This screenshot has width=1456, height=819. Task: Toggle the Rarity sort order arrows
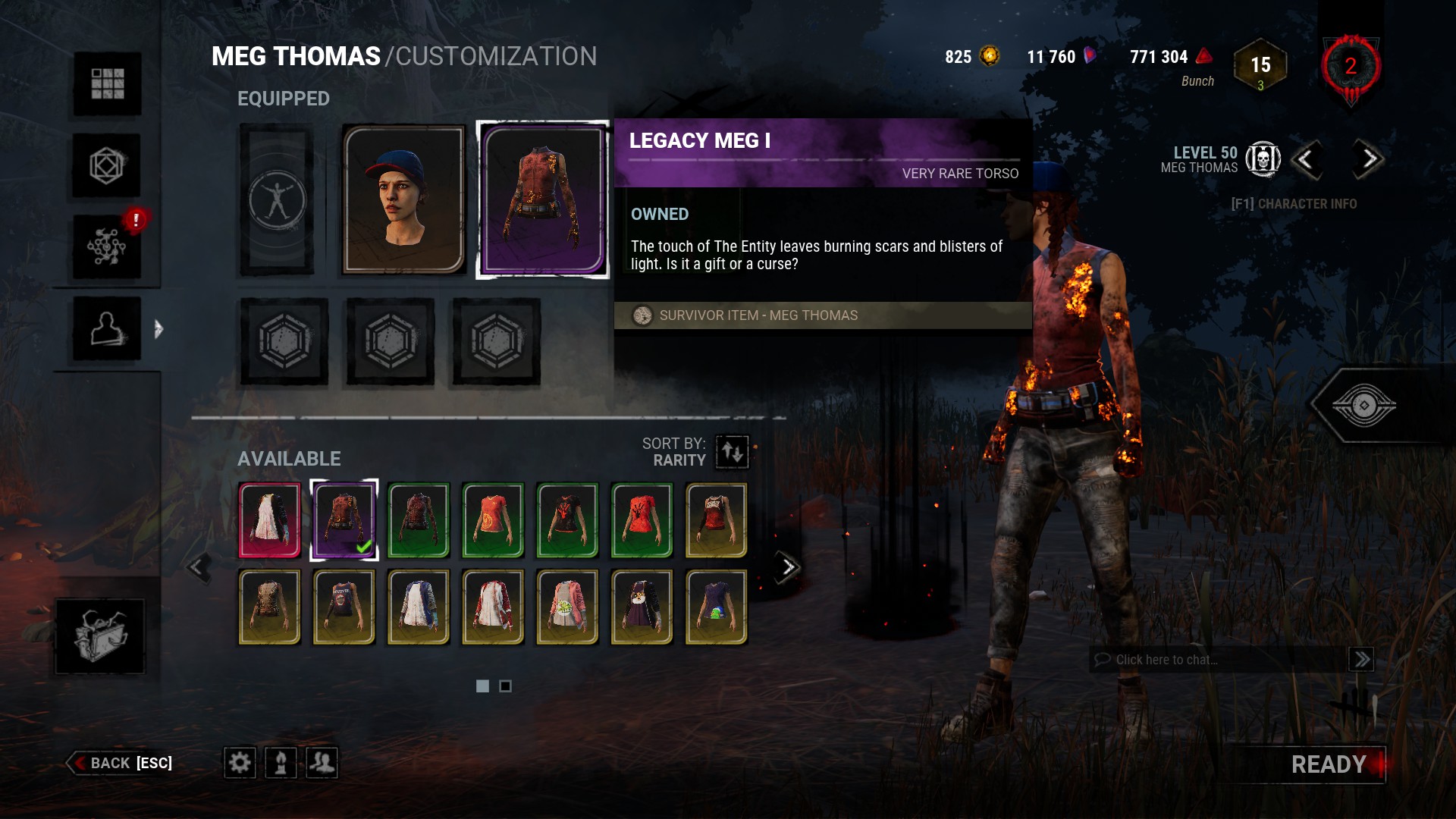(730, 451)
